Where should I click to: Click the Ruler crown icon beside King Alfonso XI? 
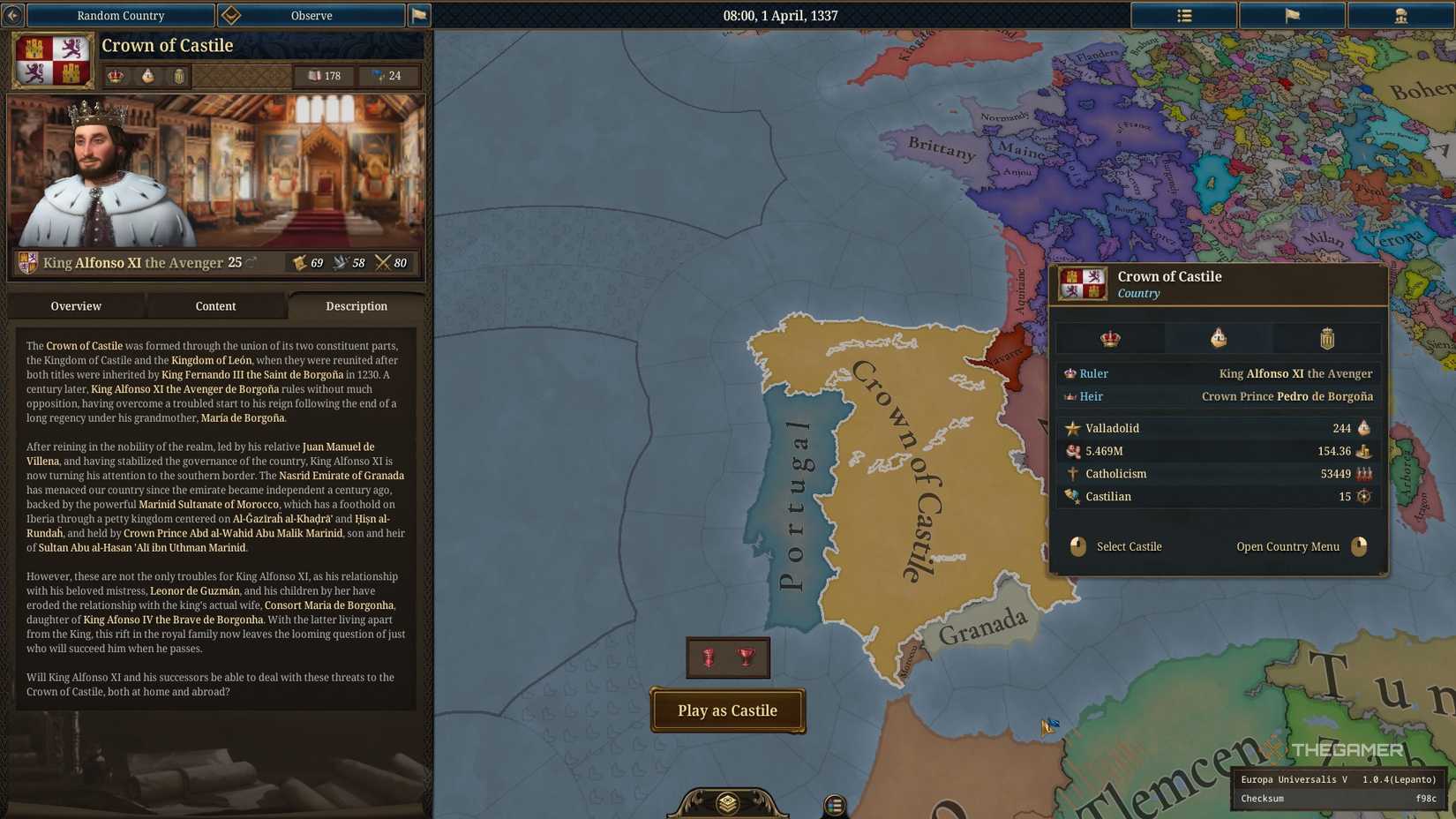[x=1069, y=373]
